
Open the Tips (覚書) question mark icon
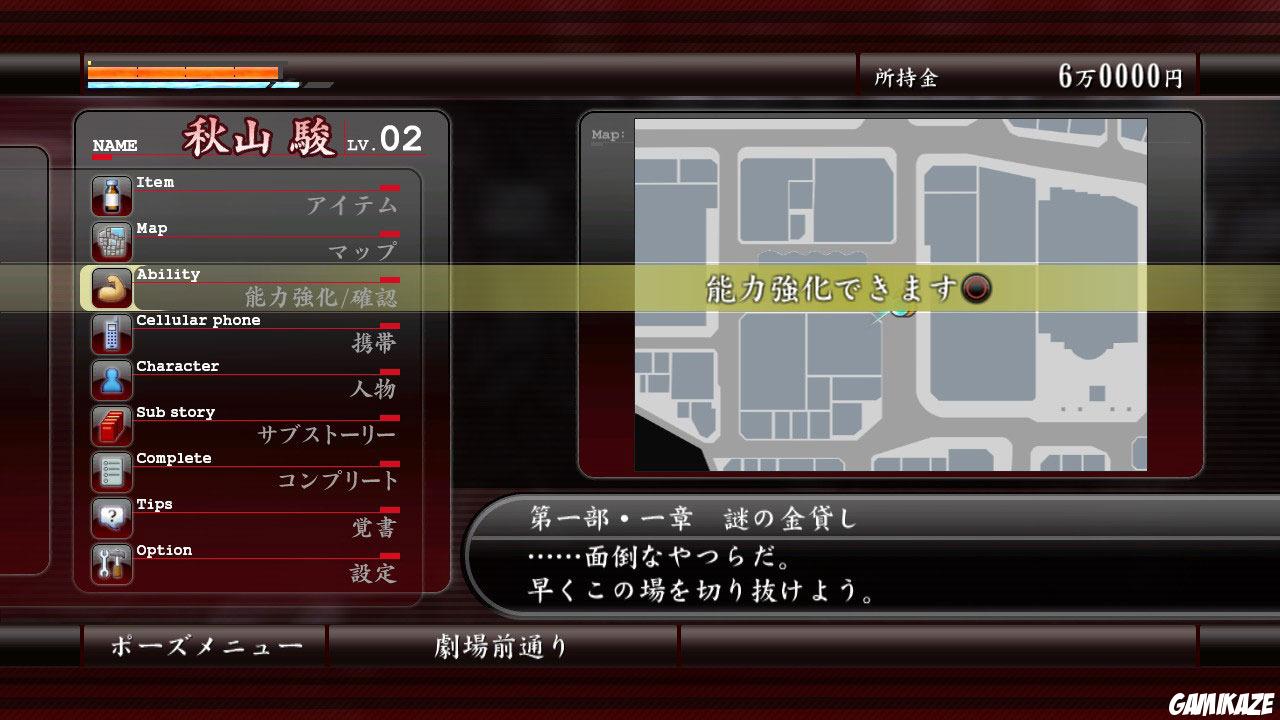(111, 518)
